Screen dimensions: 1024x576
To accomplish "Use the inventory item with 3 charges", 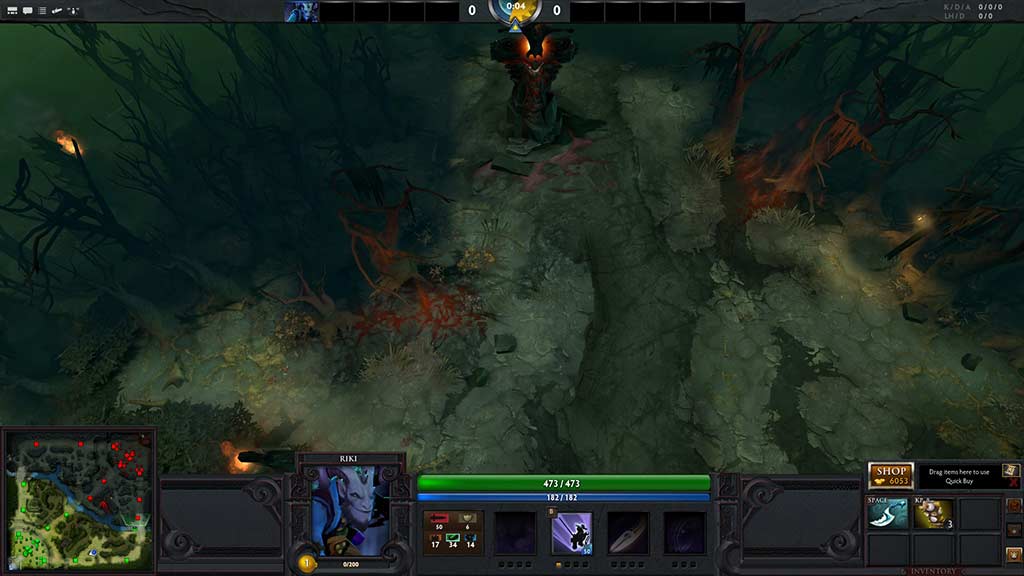I will point(933,514).
